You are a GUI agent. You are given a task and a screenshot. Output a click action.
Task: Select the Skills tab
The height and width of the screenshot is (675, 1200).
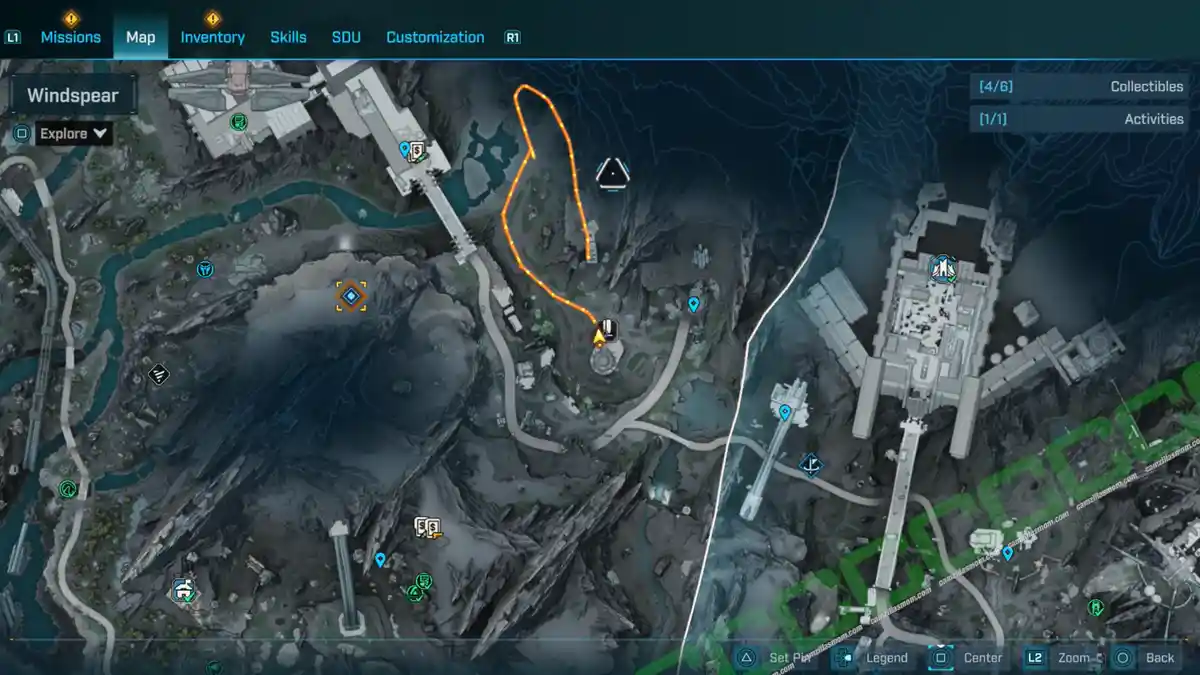pyautogui.click(x=288, y=37)
